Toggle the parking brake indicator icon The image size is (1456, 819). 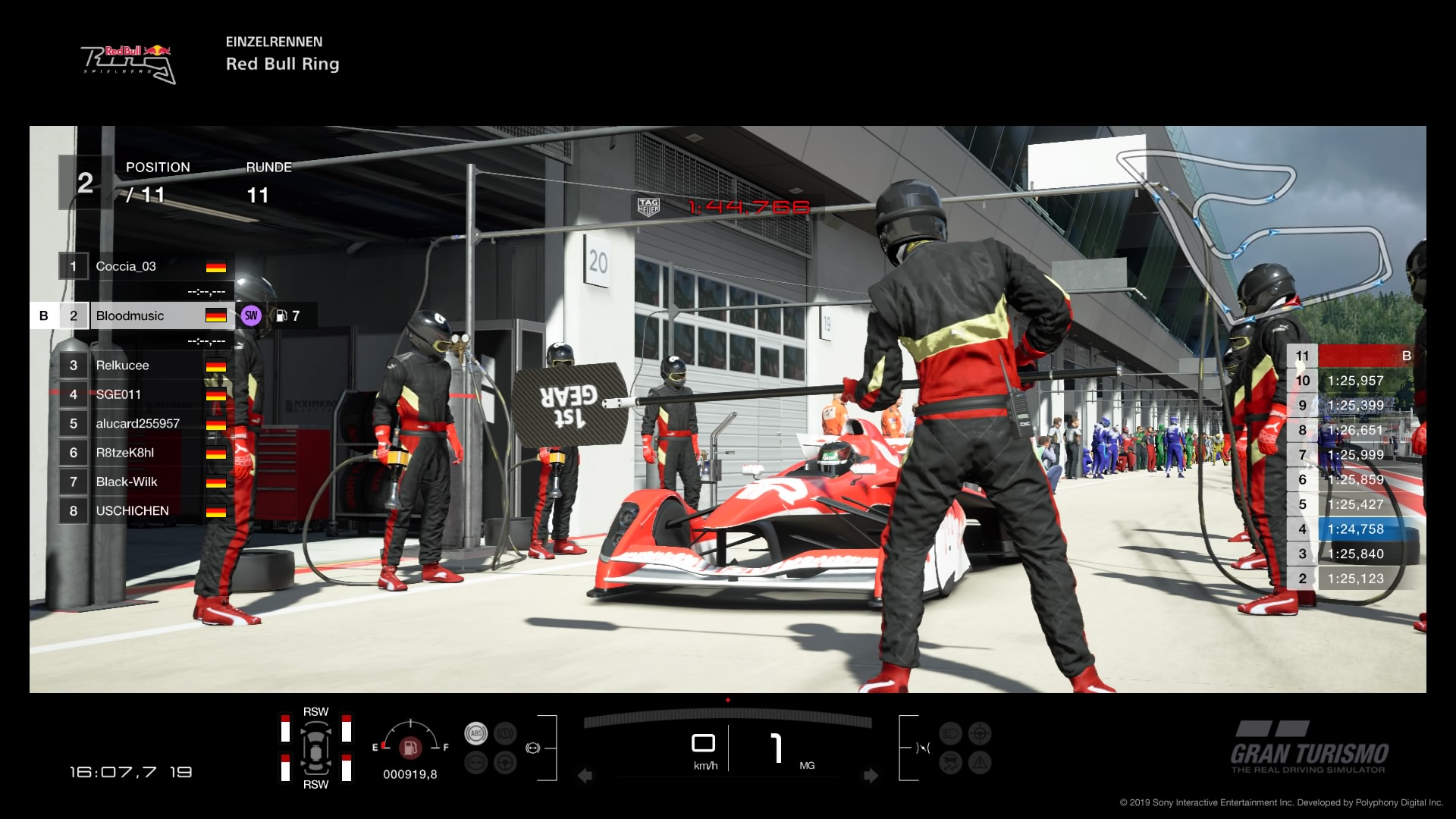click(476, 762)
